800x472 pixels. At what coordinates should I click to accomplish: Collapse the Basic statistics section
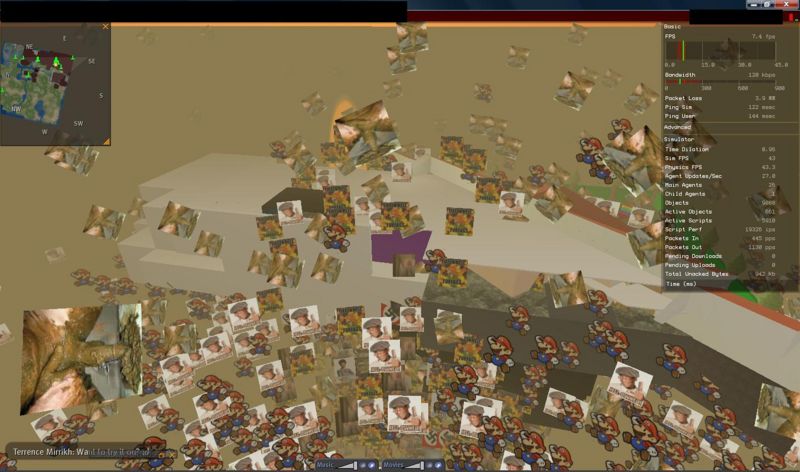[673, 26]
